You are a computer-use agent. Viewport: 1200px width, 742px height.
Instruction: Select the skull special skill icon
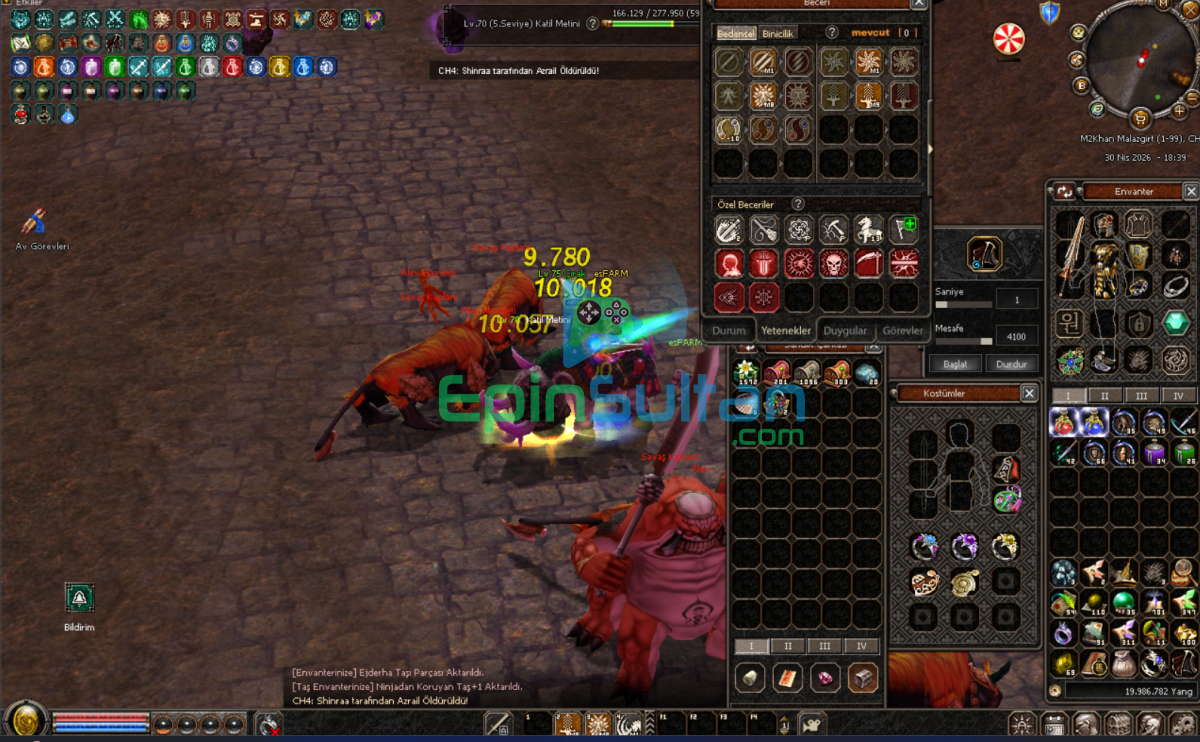point(834,263)
